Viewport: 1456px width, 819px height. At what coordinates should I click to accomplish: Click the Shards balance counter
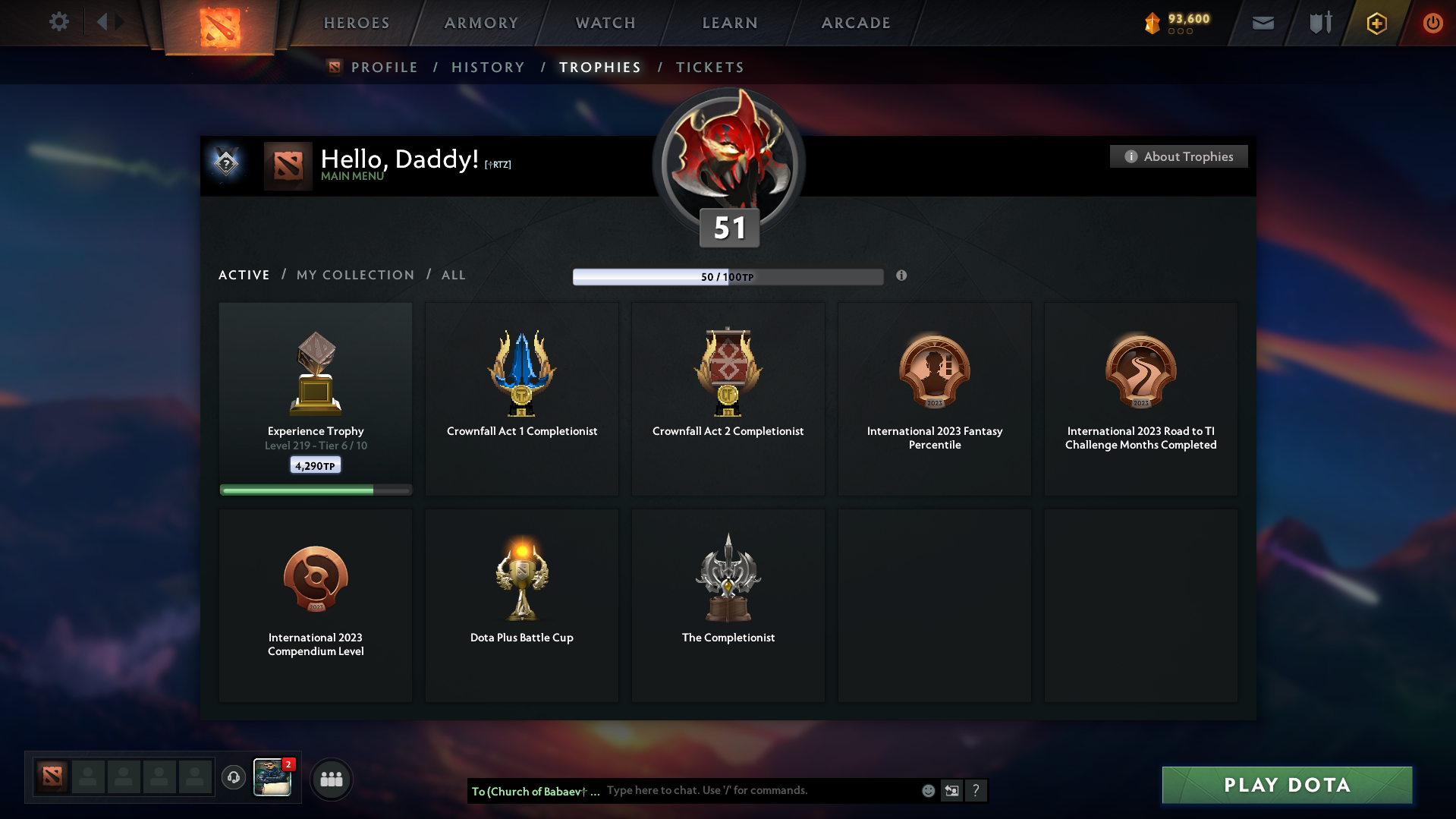click(x=1176, y=23)
